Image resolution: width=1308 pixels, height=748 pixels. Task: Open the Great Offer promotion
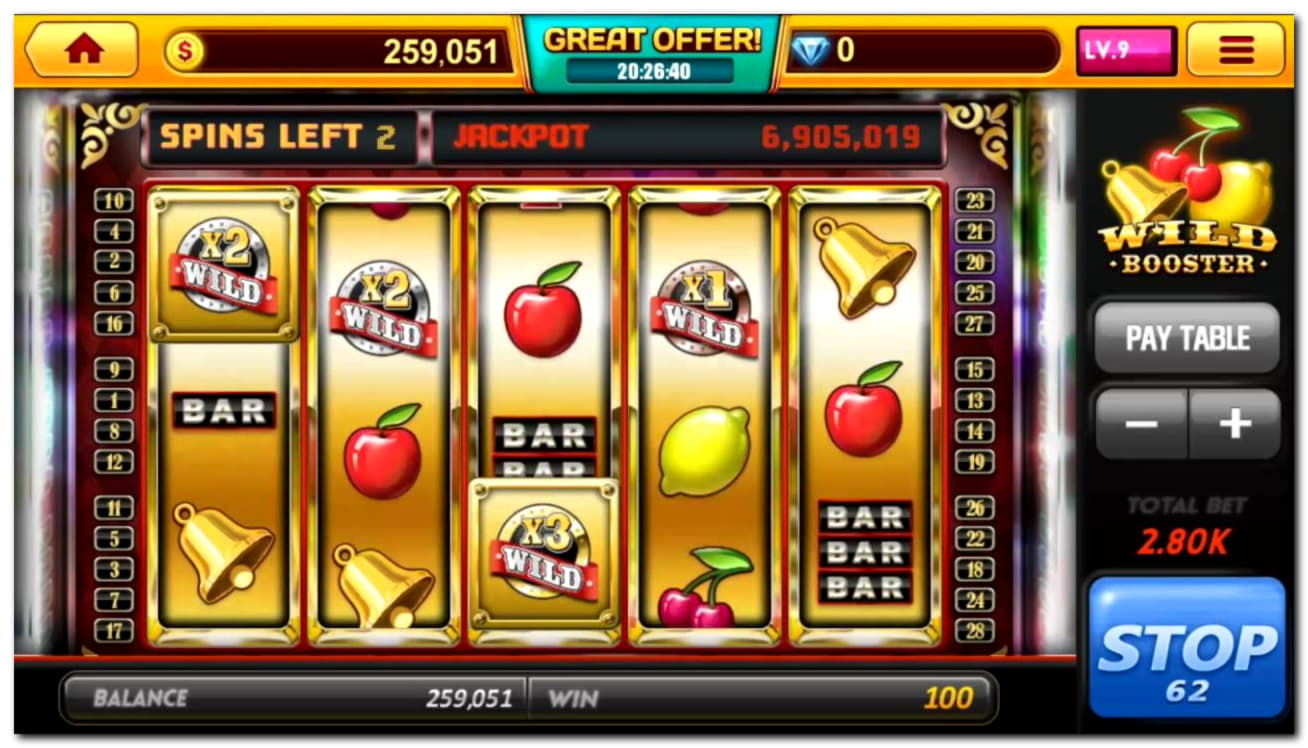tap(651, 52)
